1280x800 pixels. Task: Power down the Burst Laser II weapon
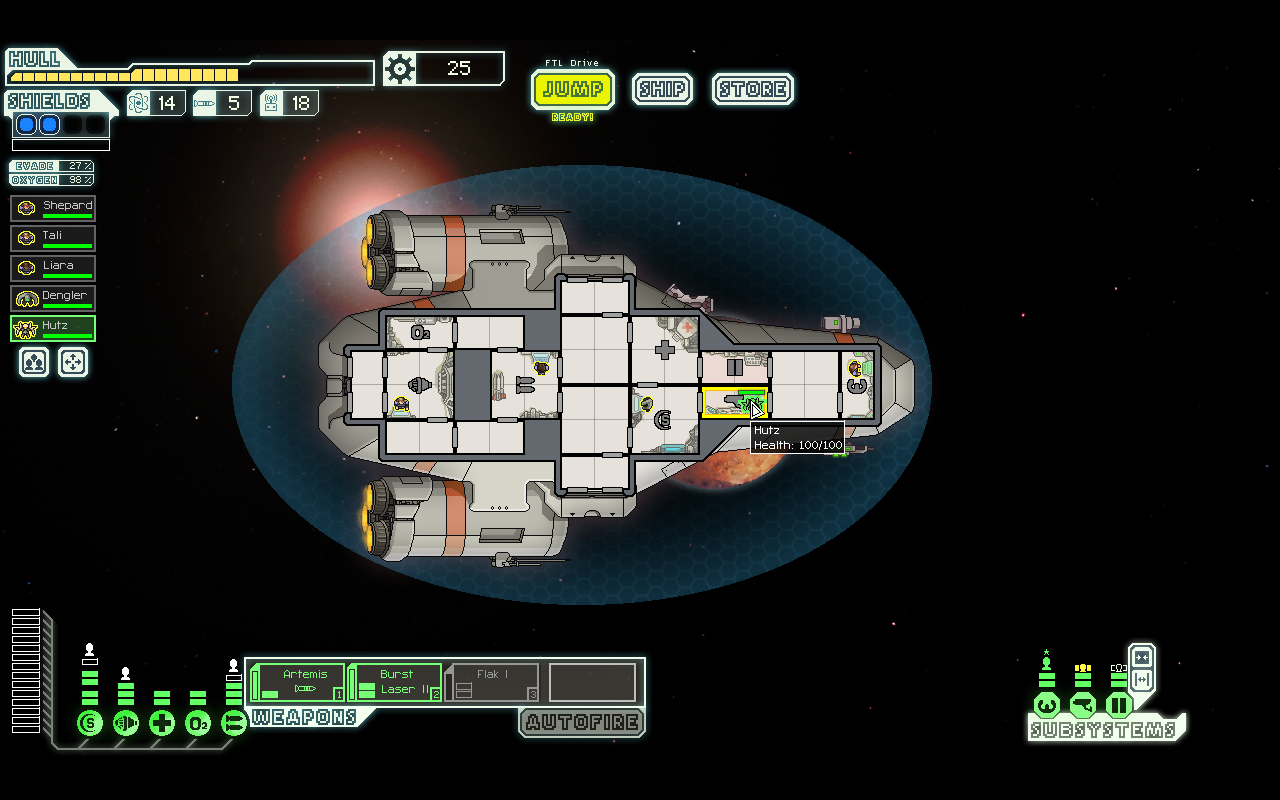click(x=394, y=679)
